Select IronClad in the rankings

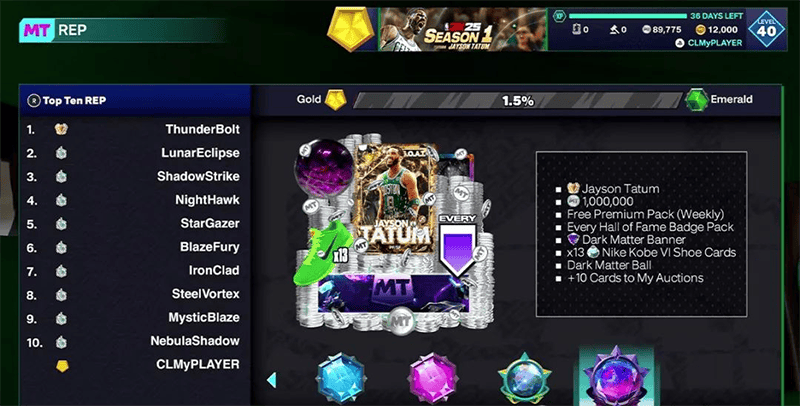pos(135,271)
